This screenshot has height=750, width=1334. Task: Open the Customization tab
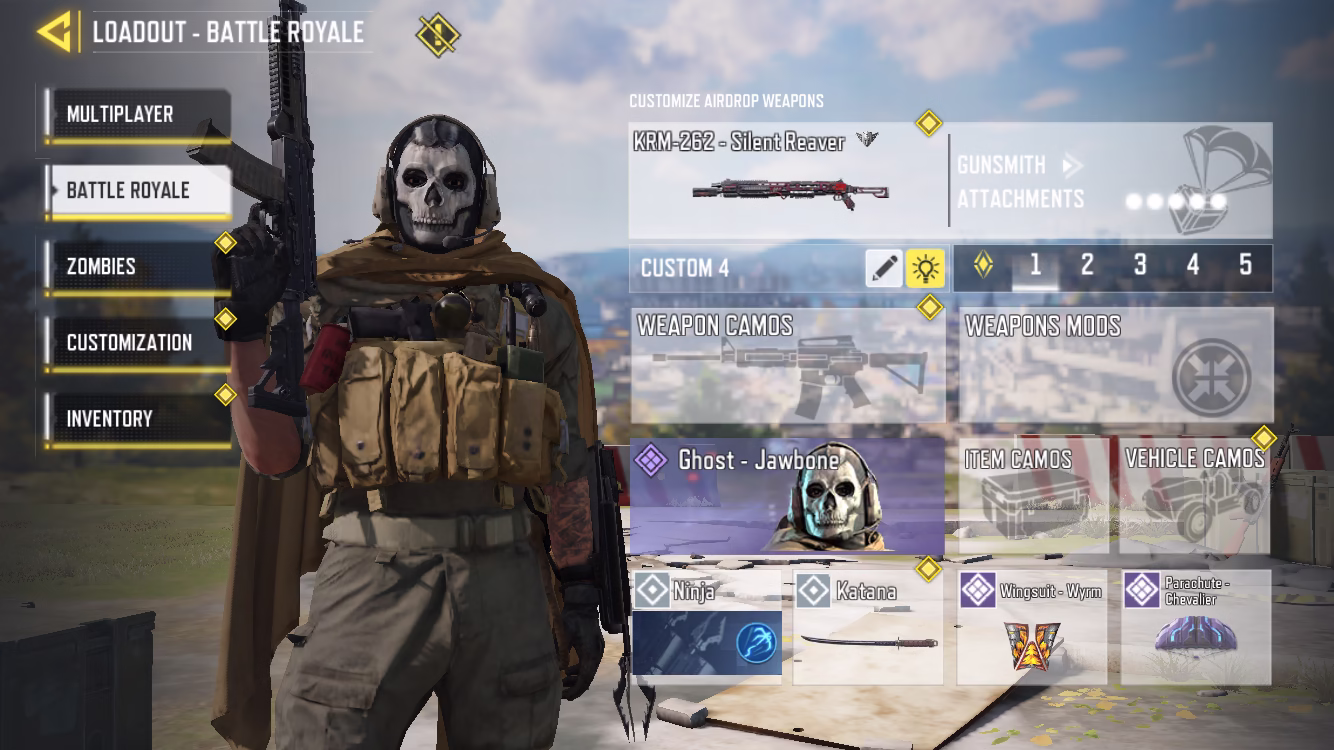tap(138, 343)
